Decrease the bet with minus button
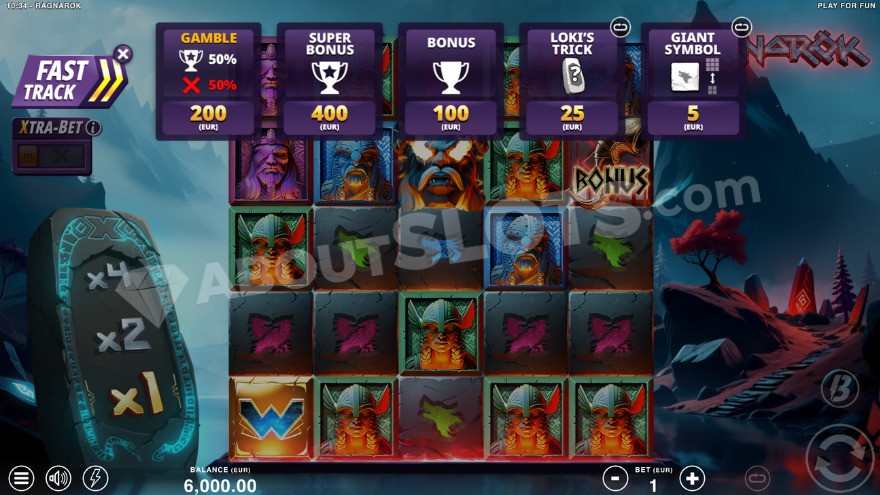 click(616, 478)
